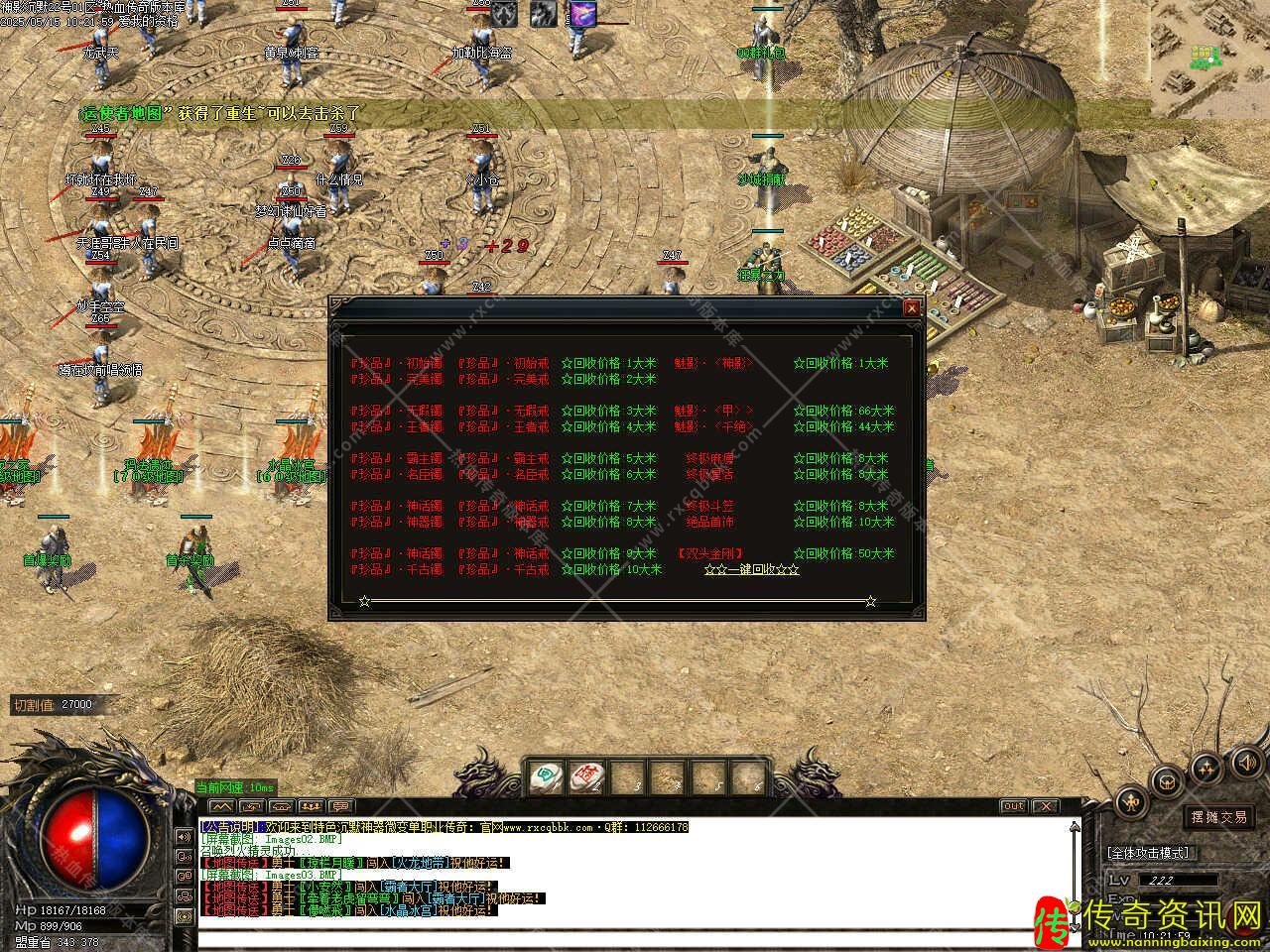This screenshot has width=1270, height=952.
Task: Close the chat panel with its X button
Action: tap(1046, 806)
